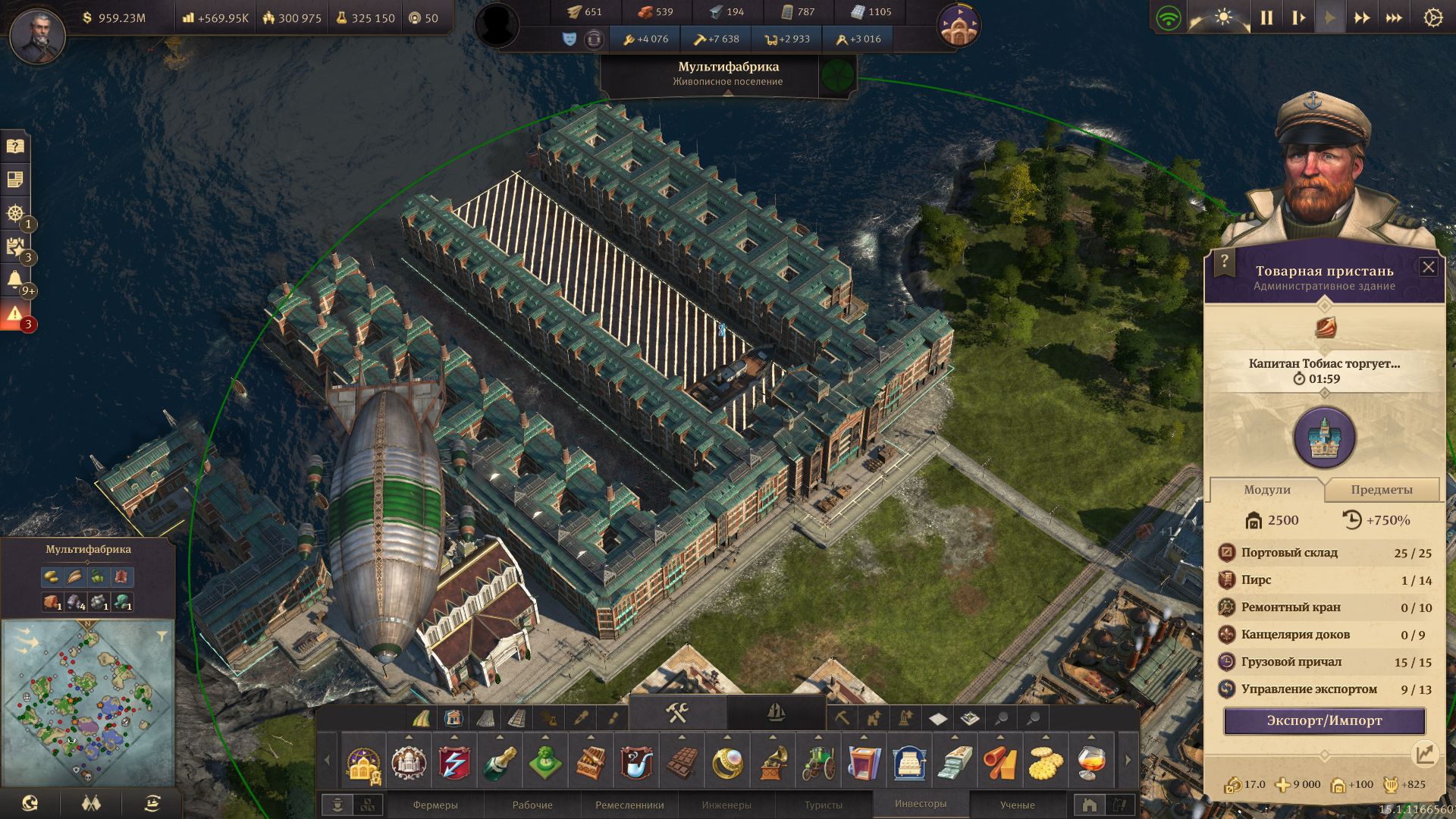This screenshot has height=819, width=1456.
Task: Open the gear options menu
Action: [1432, 18]
